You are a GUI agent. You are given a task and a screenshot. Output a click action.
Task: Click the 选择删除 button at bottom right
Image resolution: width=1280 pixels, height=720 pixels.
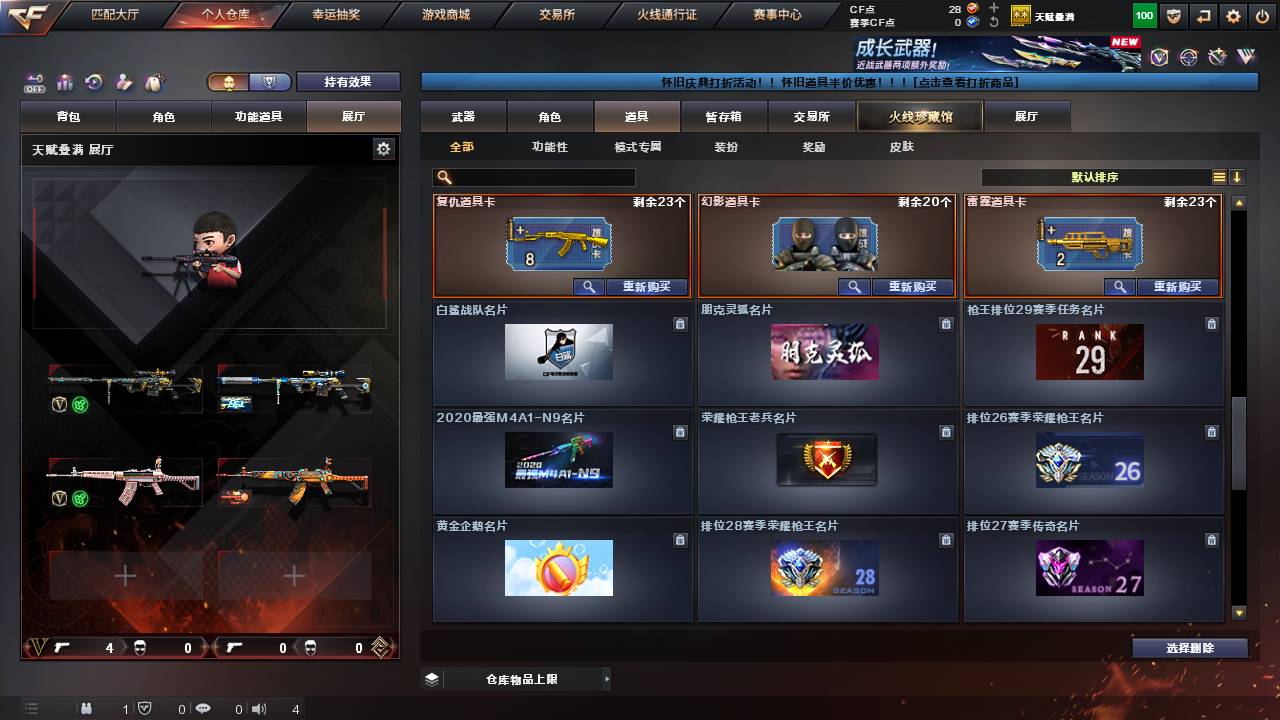pos(1189,647)
